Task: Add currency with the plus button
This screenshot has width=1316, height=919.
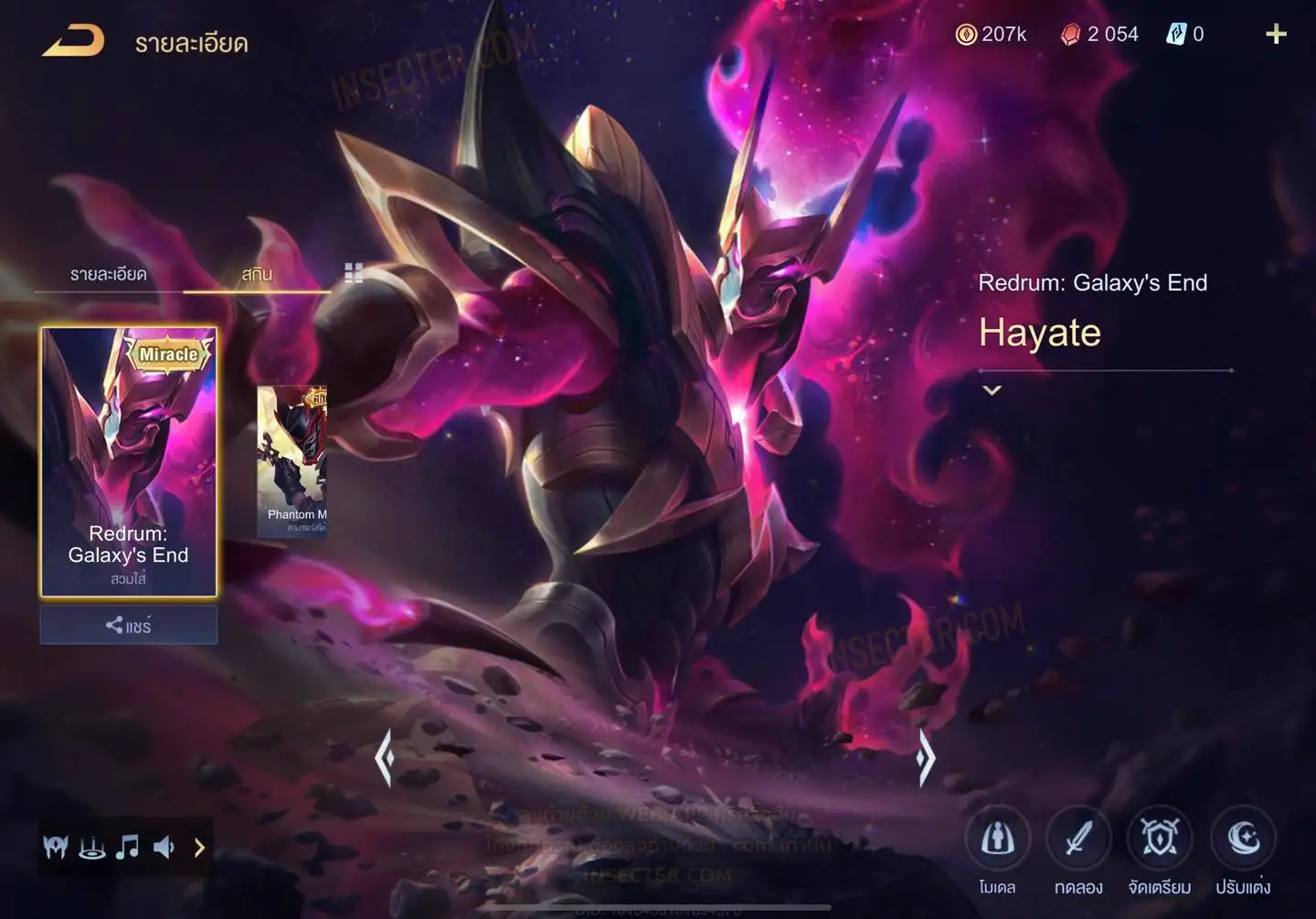Action: click(1276, 35)
